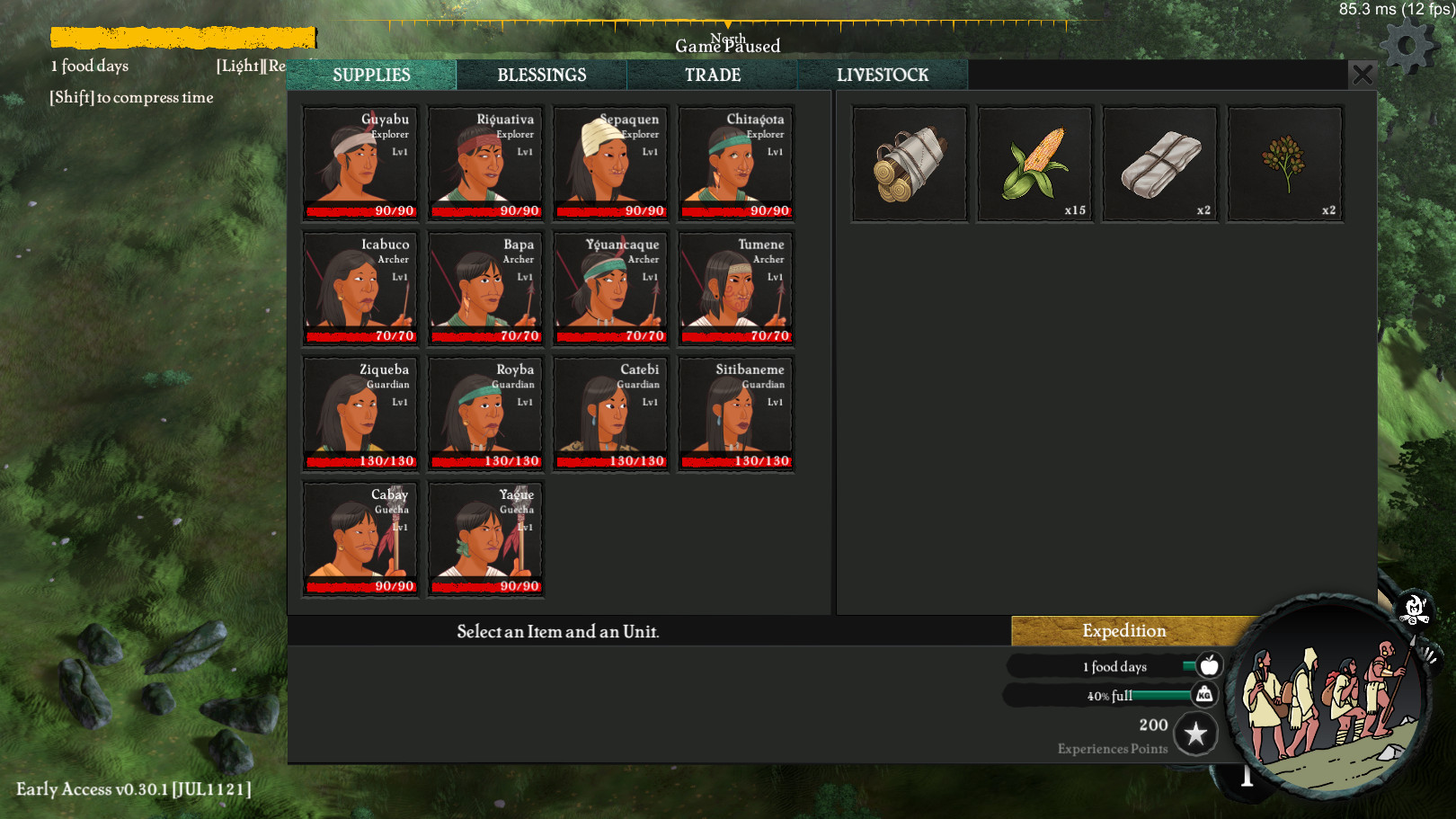Select the archer Tumene card
The width and height of the screenshot is (1456, 819).
pos(735,289)
